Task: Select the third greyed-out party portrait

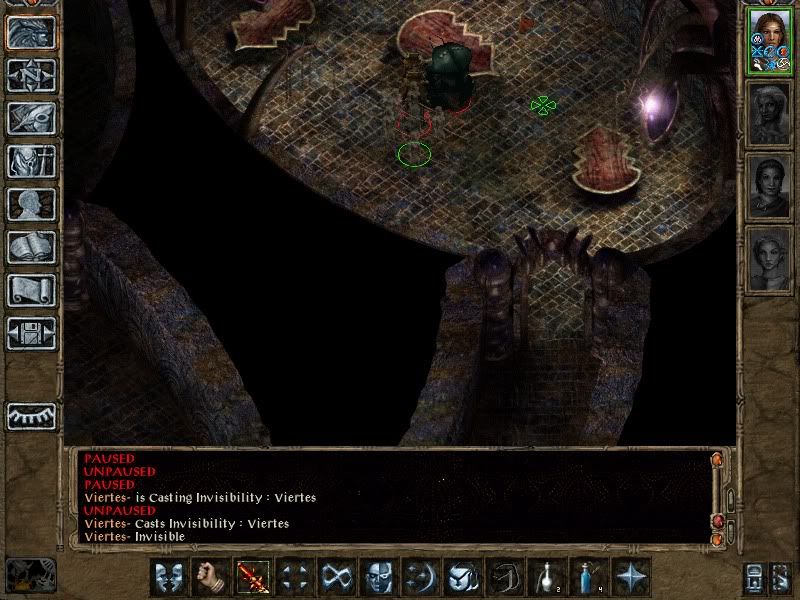Action: point(769,187)
